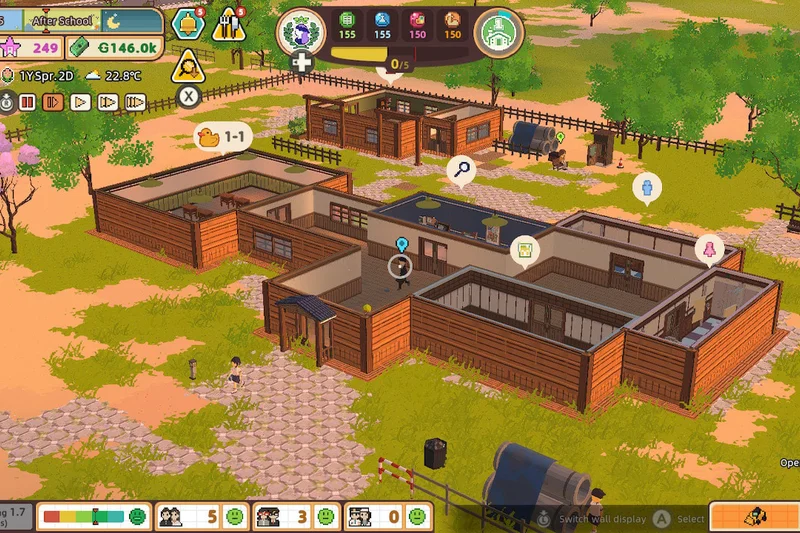
Task: Open the staff count panel showing 3
Action: pos(294,516)
